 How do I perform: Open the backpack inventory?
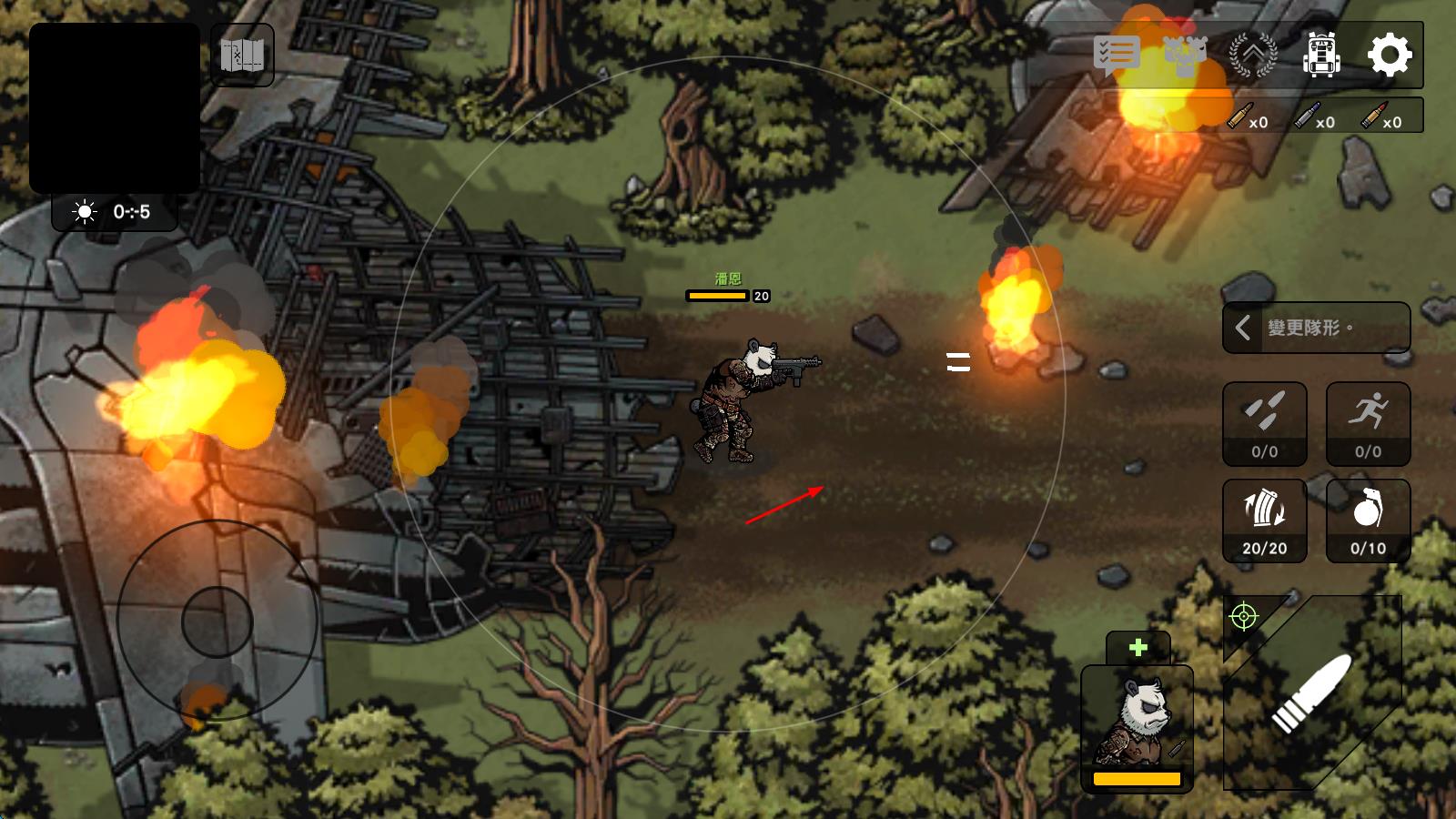point(1321,55)
